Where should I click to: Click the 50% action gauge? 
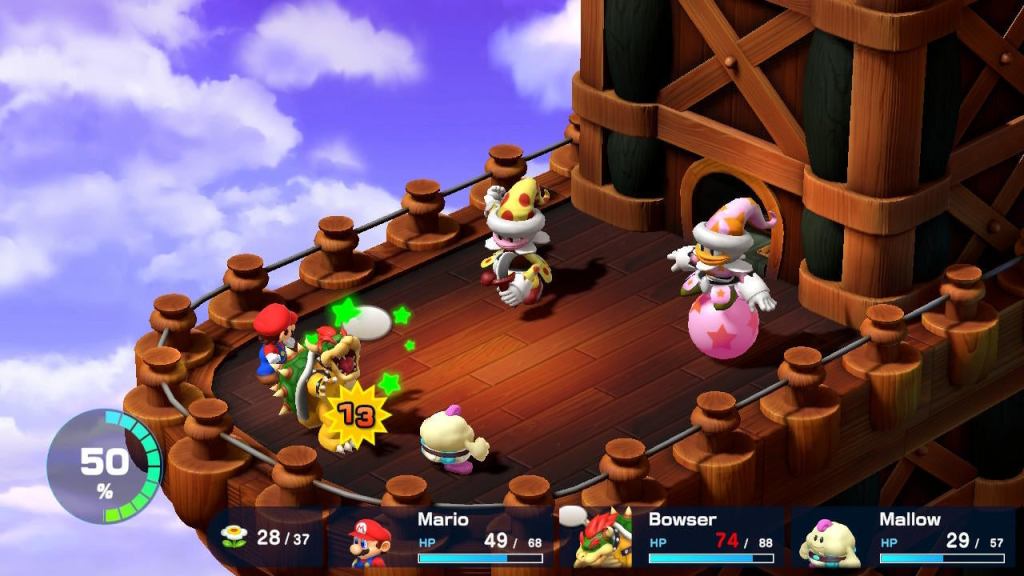pyautogui.click(x=104, y=464)
